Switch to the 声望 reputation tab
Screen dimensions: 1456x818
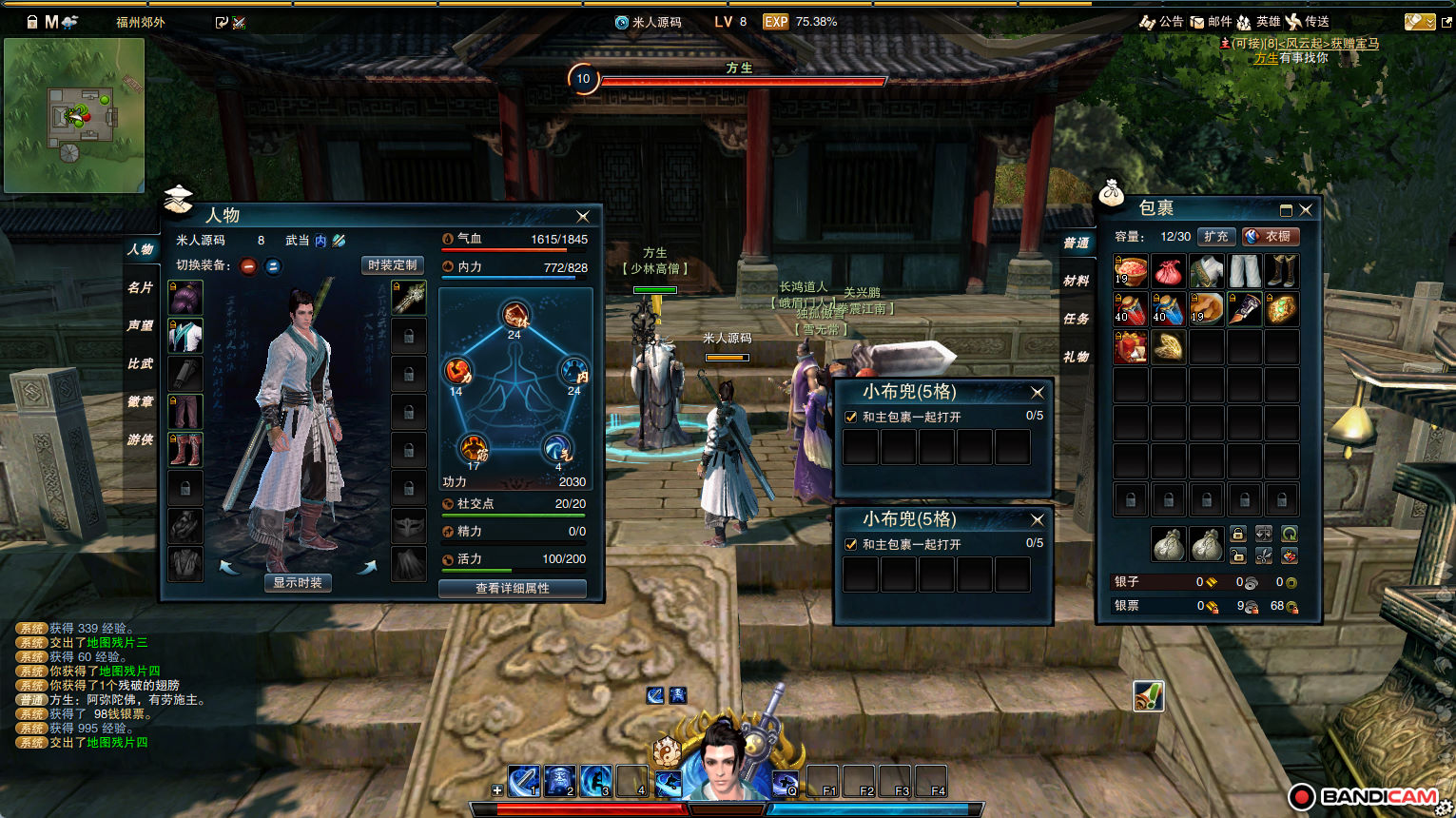coord(141,325)
